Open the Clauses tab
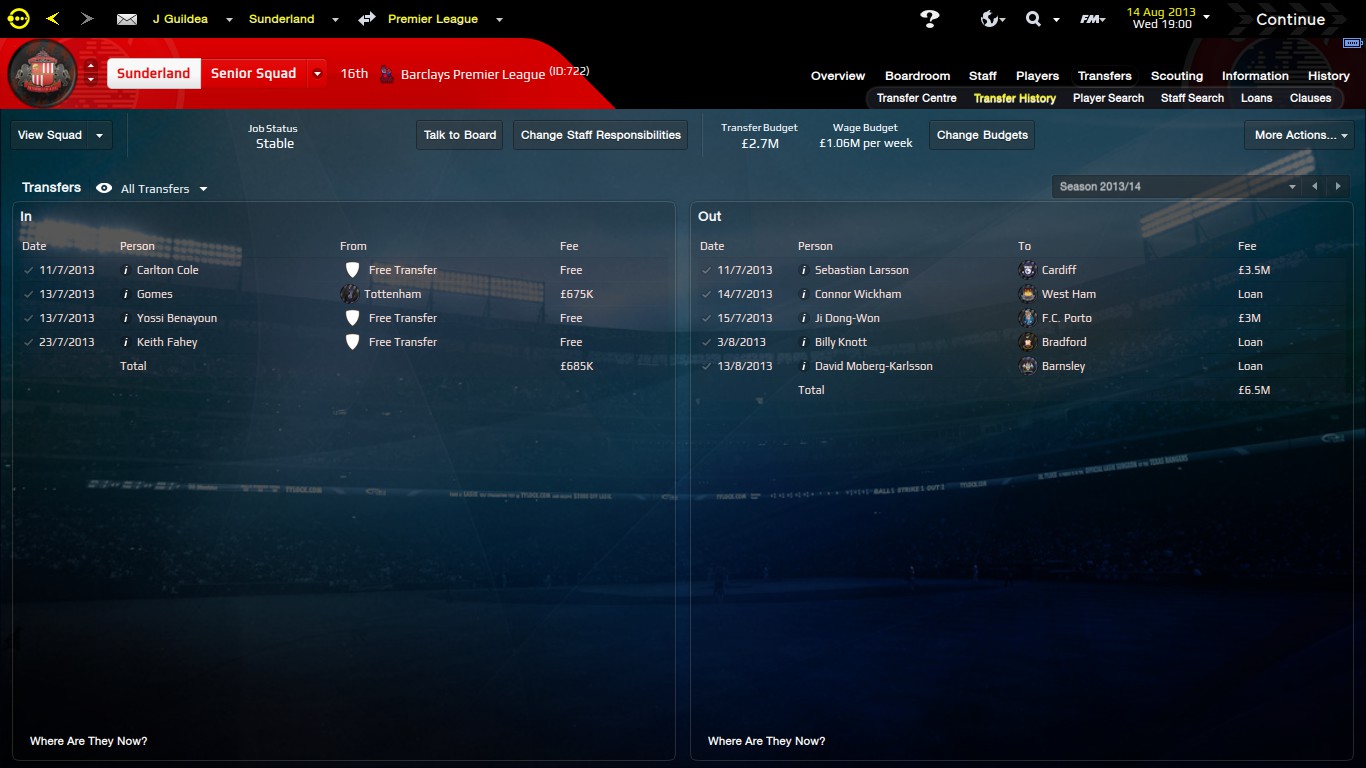 (x=1310, y=98)
